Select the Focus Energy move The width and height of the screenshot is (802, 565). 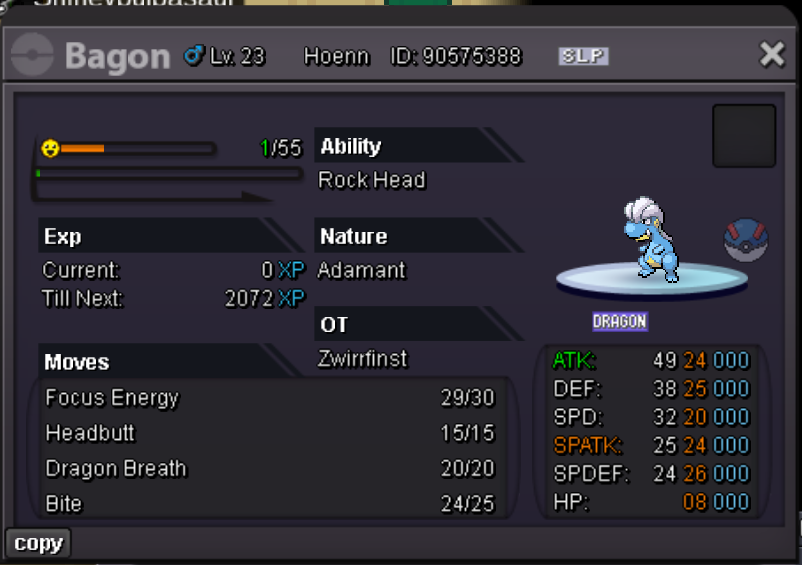[112, 398]
